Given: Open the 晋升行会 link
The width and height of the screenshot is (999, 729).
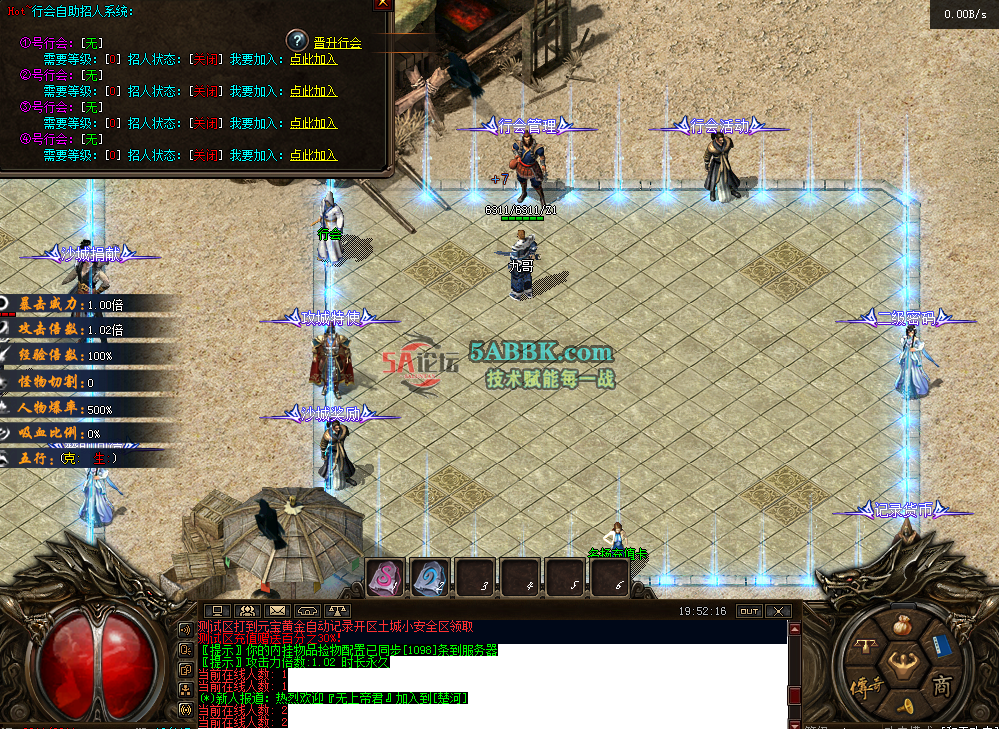Looking at the screenshot, I should [x=337, y=43].
